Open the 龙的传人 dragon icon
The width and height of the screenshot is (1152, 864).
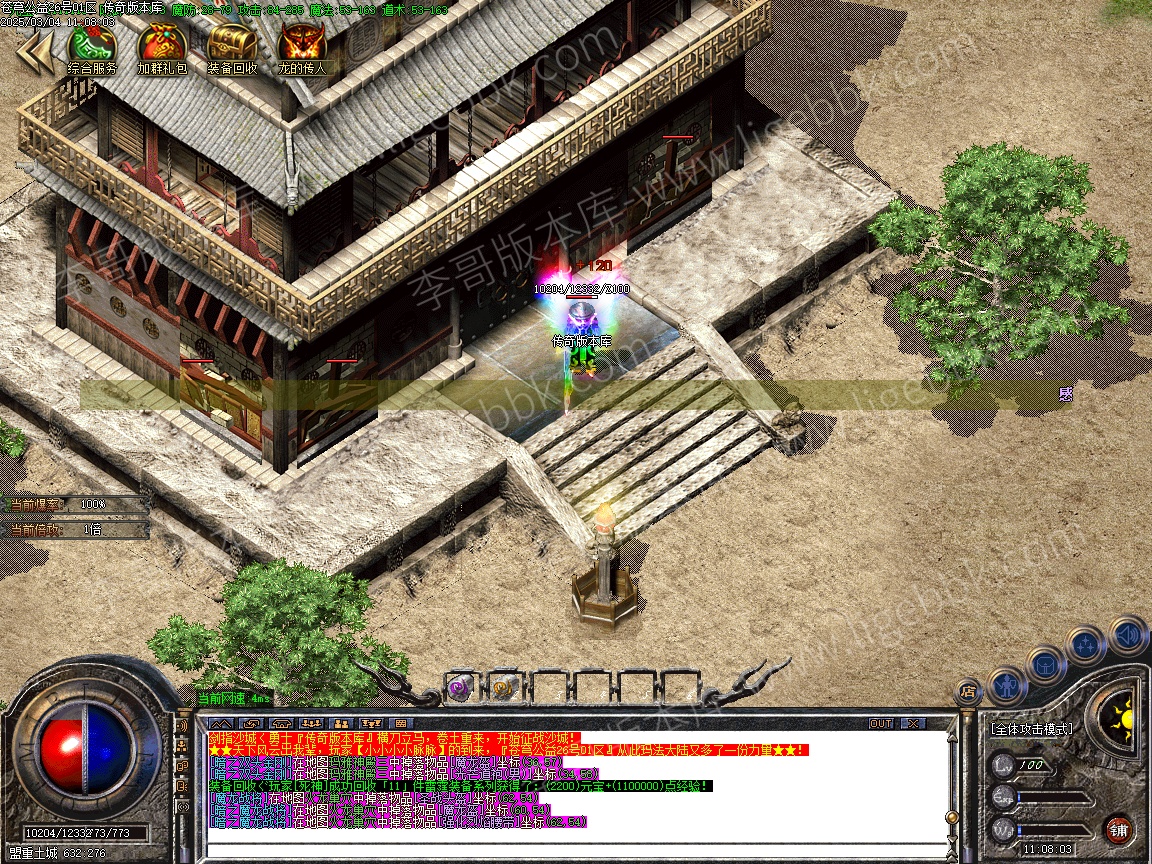(x=301, y=46)
